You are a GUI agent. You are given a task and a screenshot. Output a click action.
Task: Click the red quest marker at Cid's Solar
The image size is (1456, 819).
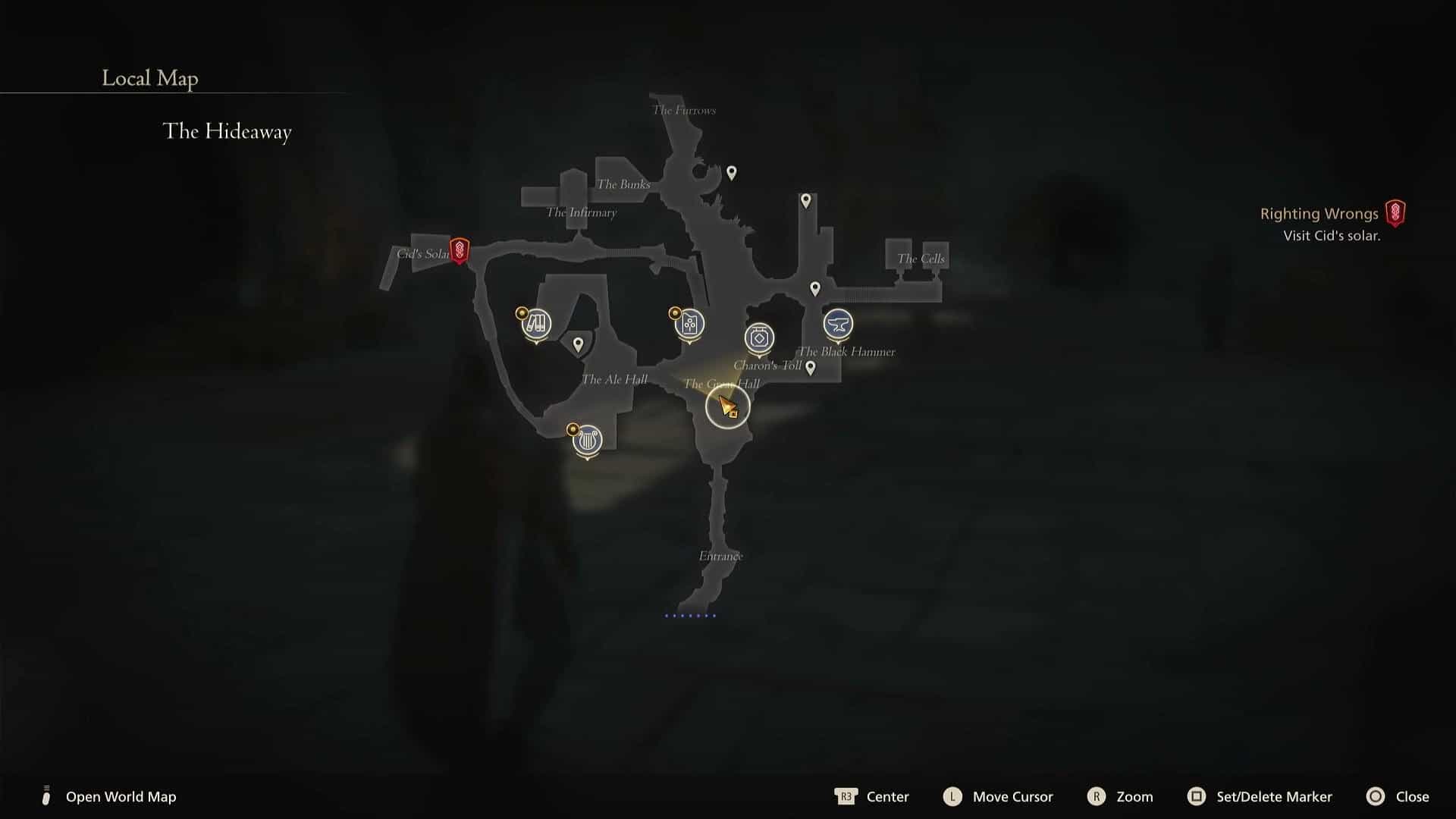point(460,249)
